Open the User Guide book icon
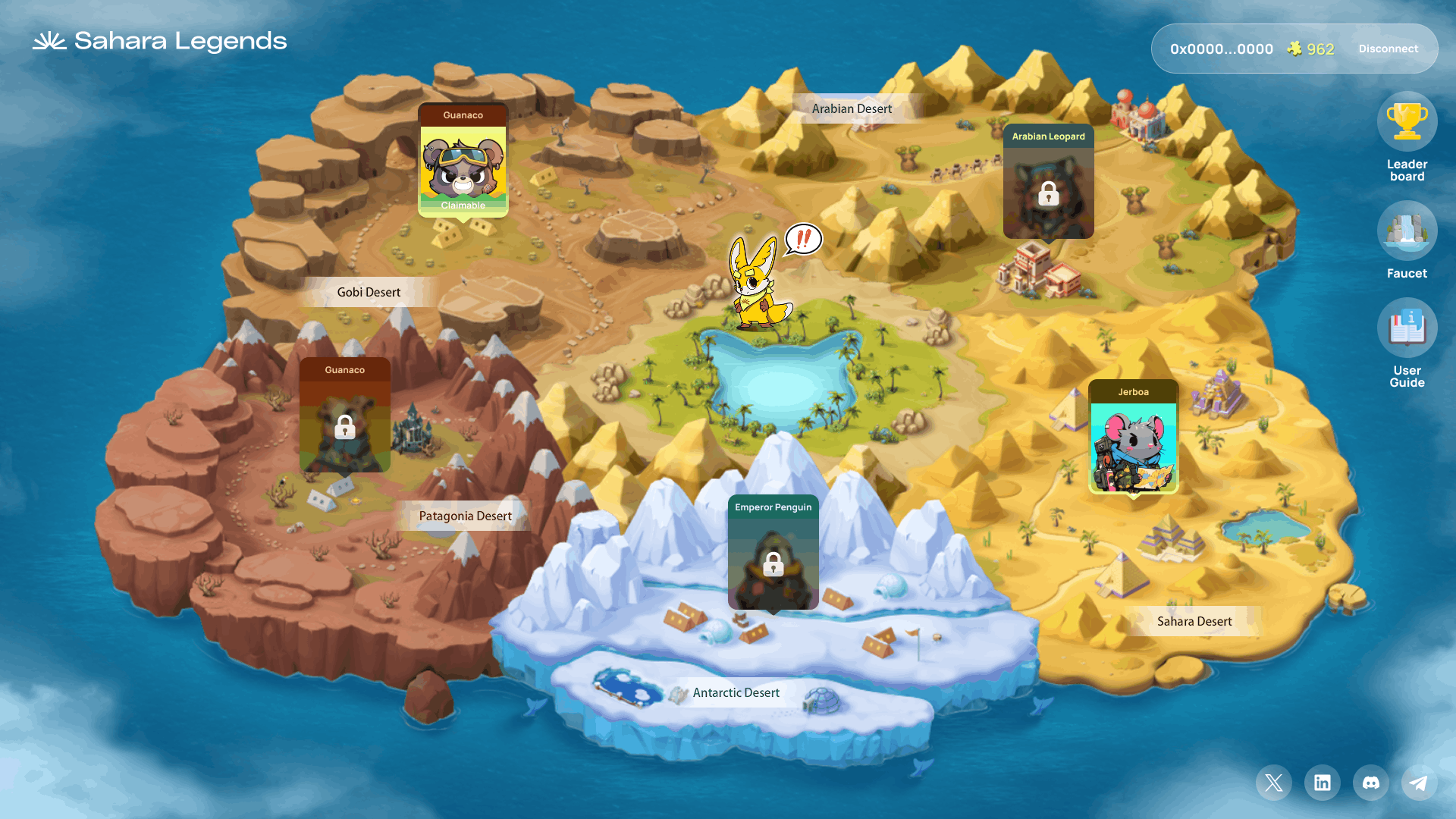Viewport: 1456px width, 819px height. point(1407,328)
